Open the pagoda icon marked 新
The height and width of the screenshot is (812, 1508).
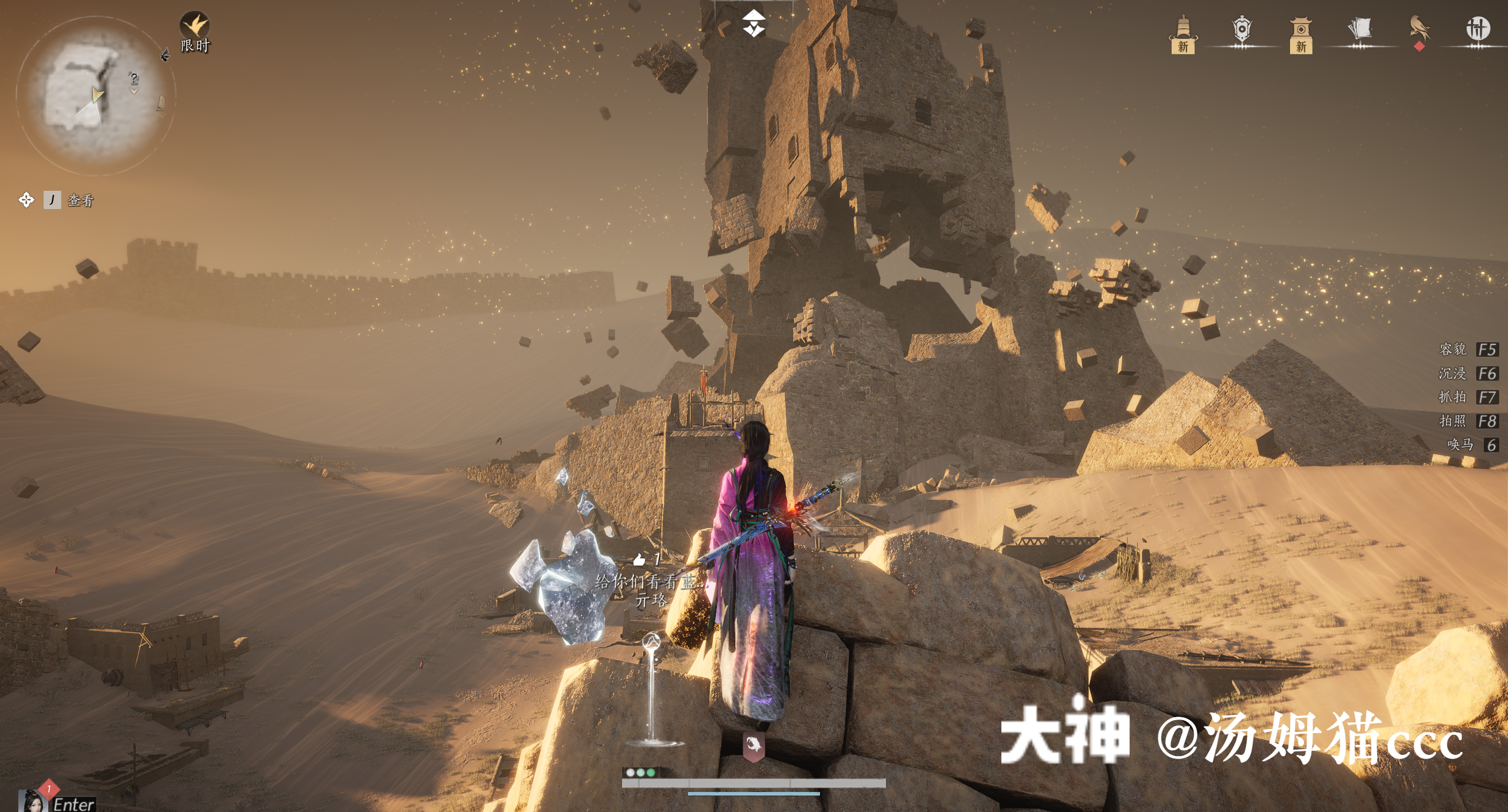click(x=1183, y=34)
